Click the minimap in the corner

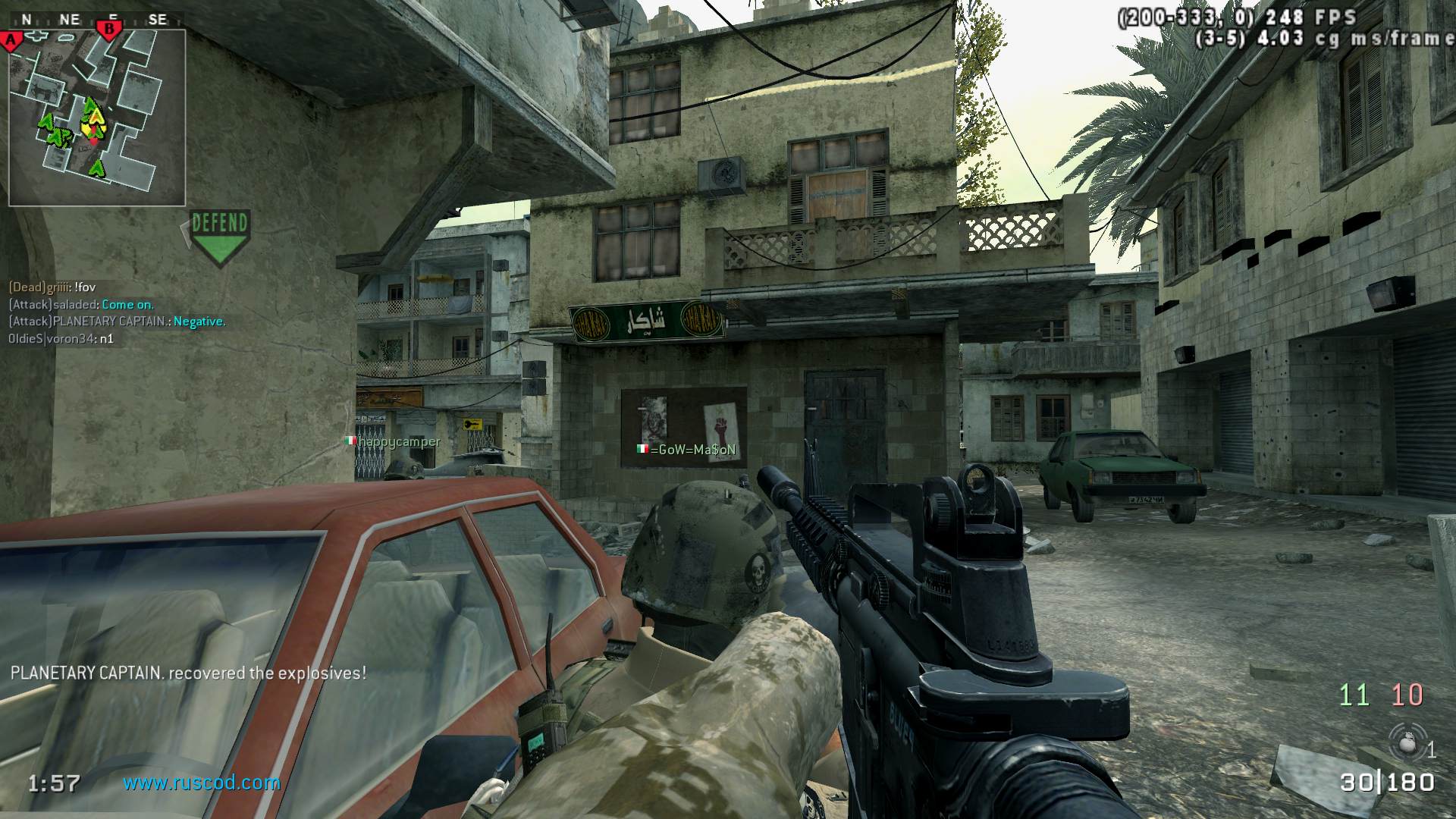coord(97,118)
